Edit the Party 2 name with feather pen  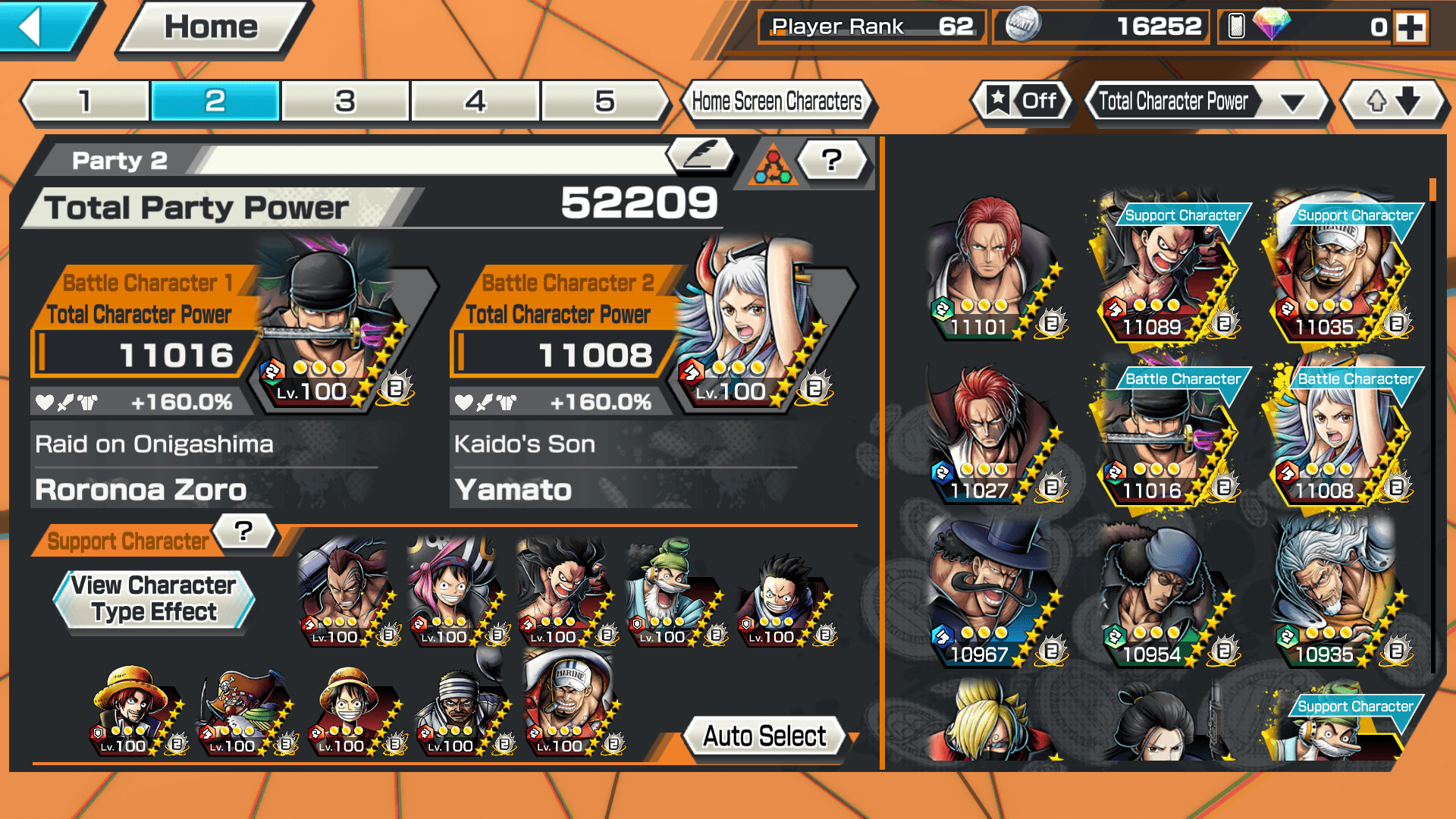point(701,155)
